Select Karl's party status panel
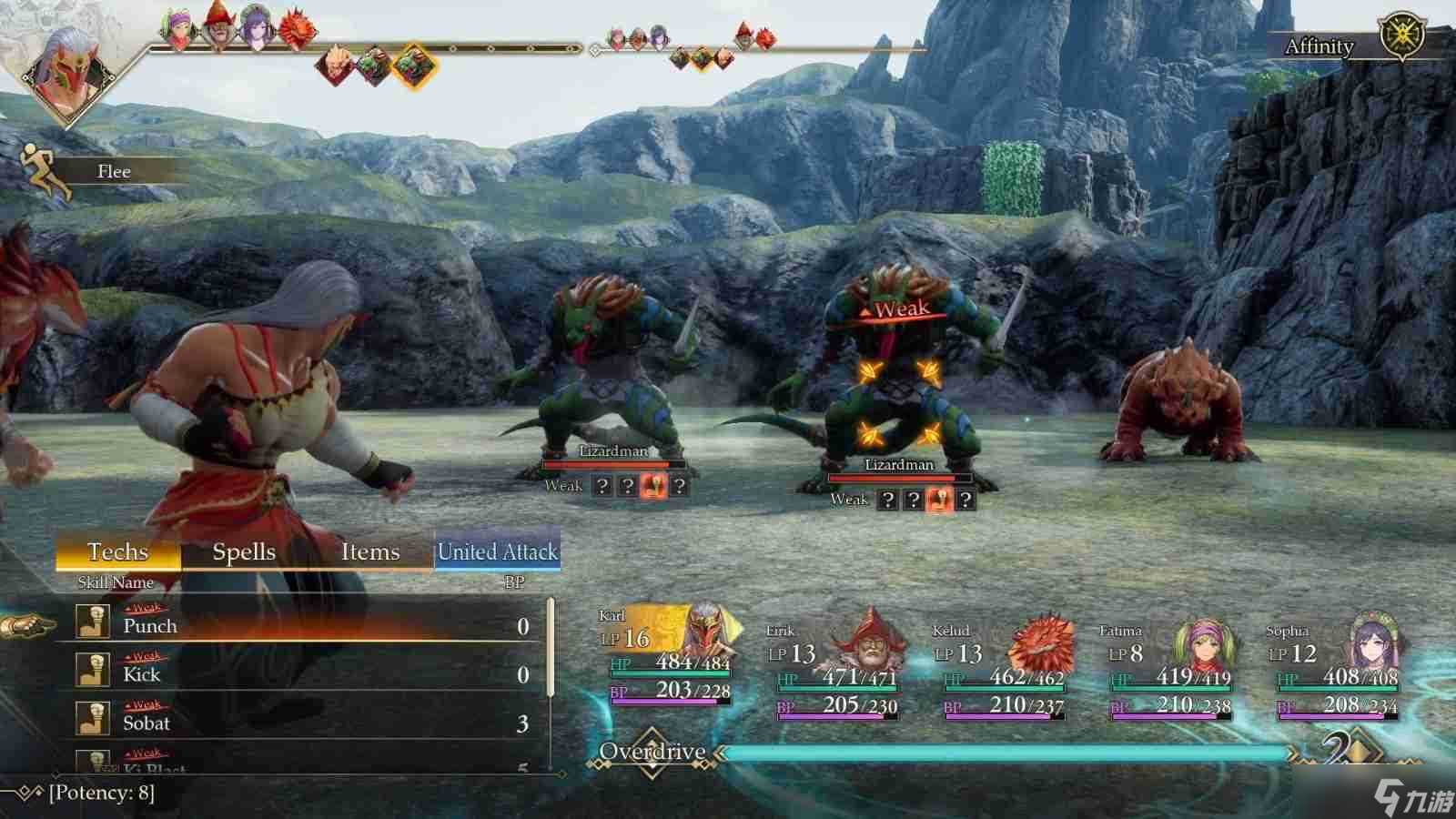The image size is (1456, 819). coord(669,660)
